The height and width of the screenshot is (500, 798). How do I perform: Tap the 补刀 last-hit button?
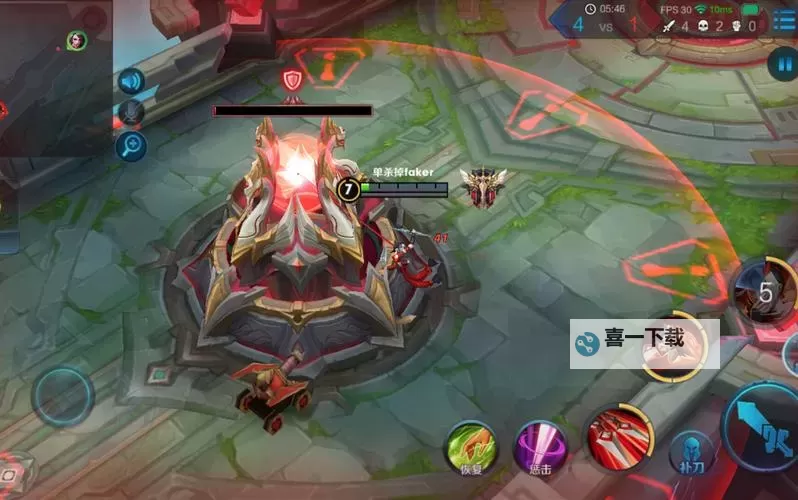point(688,451)
